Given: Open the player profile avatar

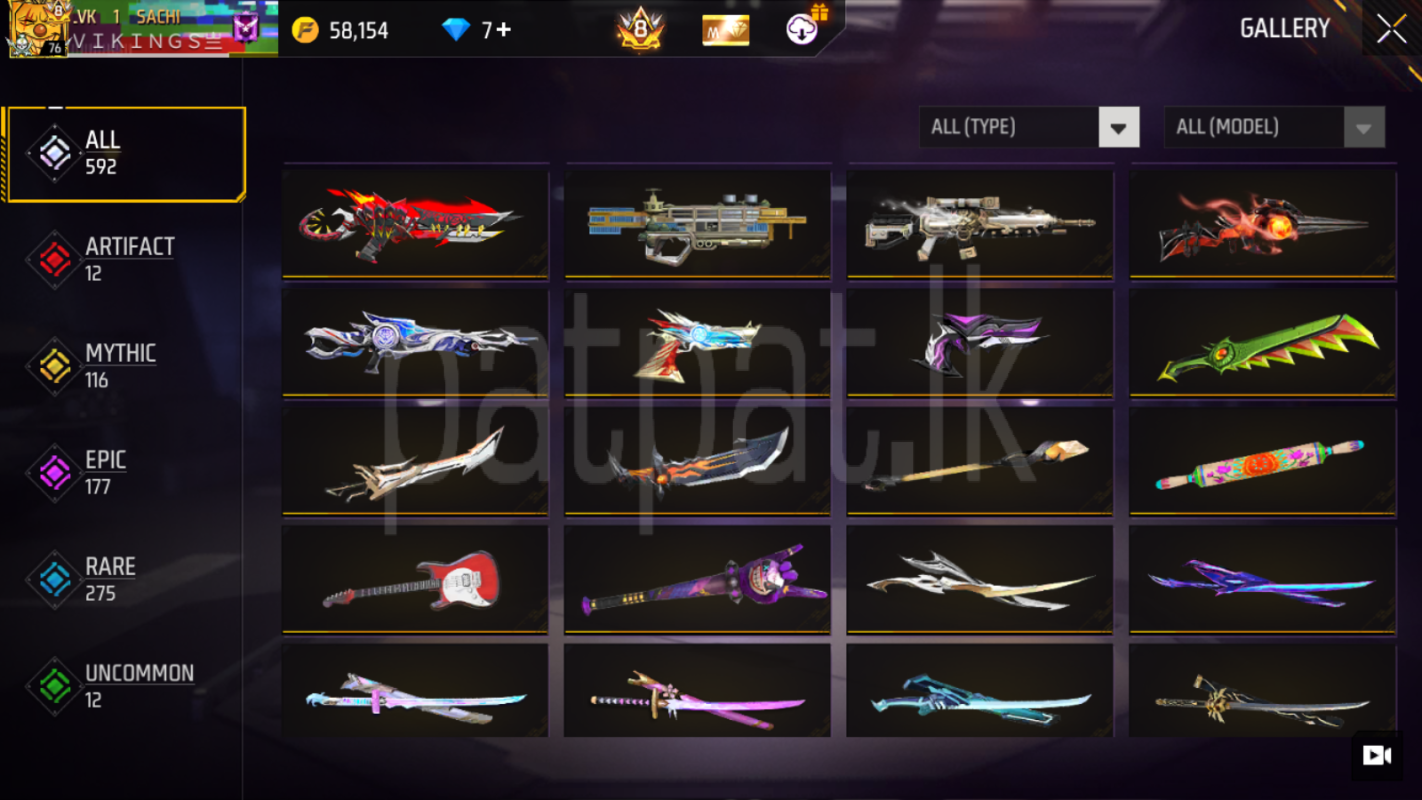Looking at the screenshot, I should pos(38,29).
